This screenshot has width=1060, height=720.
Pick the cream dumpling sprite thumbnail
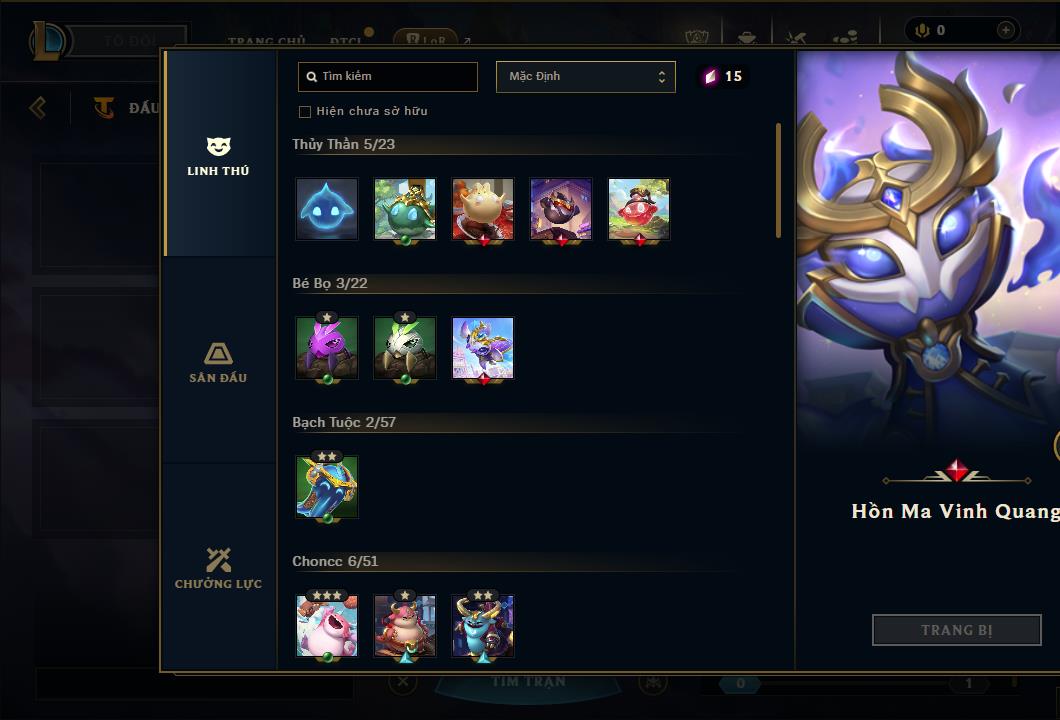point(483,209)
